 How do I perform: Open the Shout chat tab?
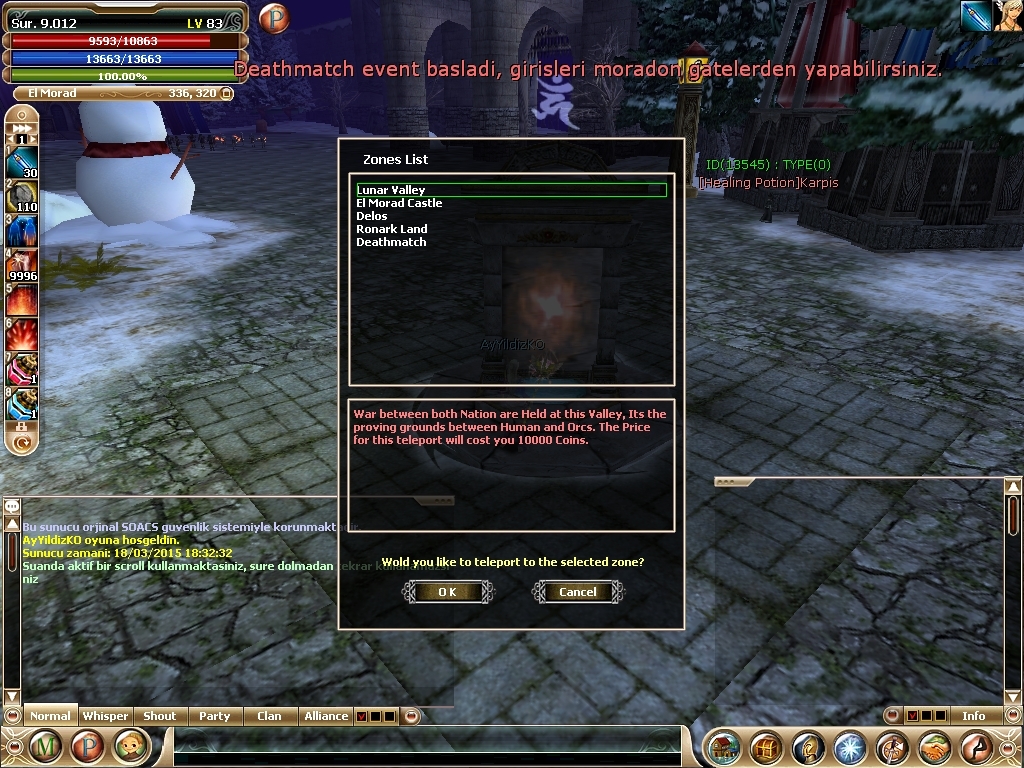[x=159, y=716]
